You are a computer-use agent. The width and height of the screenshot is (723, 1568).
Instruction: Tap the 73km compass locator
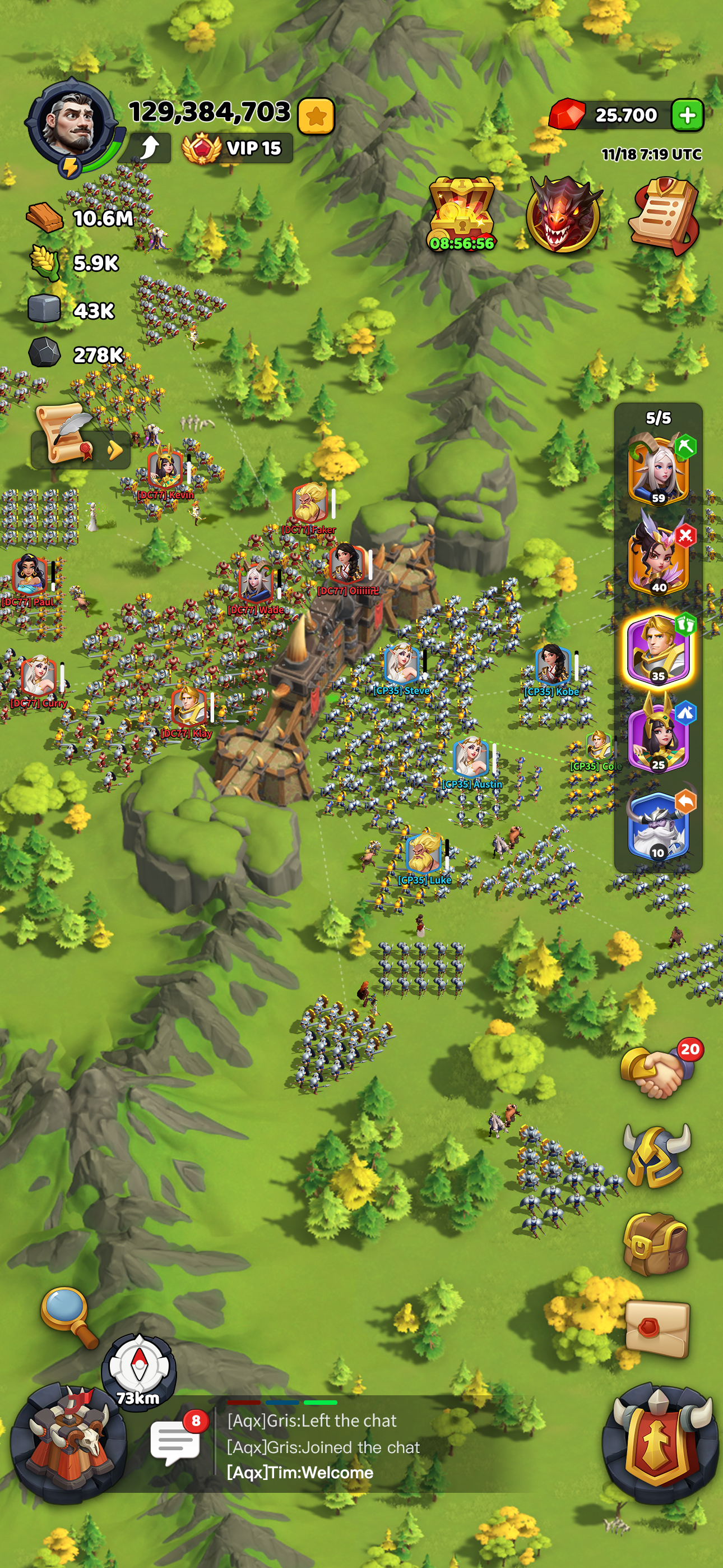point(140,1368)
